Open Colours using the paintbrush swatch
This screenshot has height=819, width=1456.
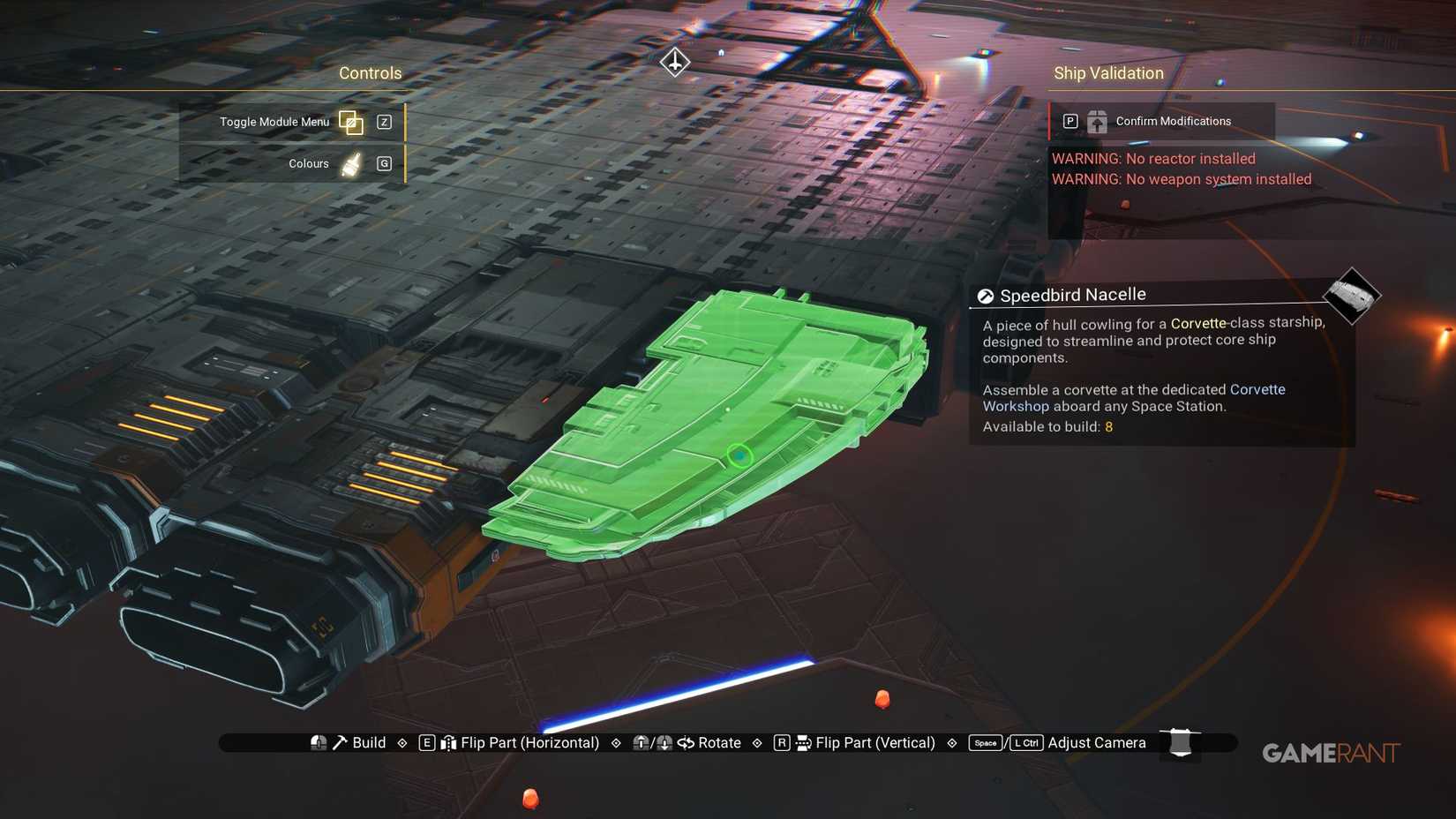click(350, 162)
